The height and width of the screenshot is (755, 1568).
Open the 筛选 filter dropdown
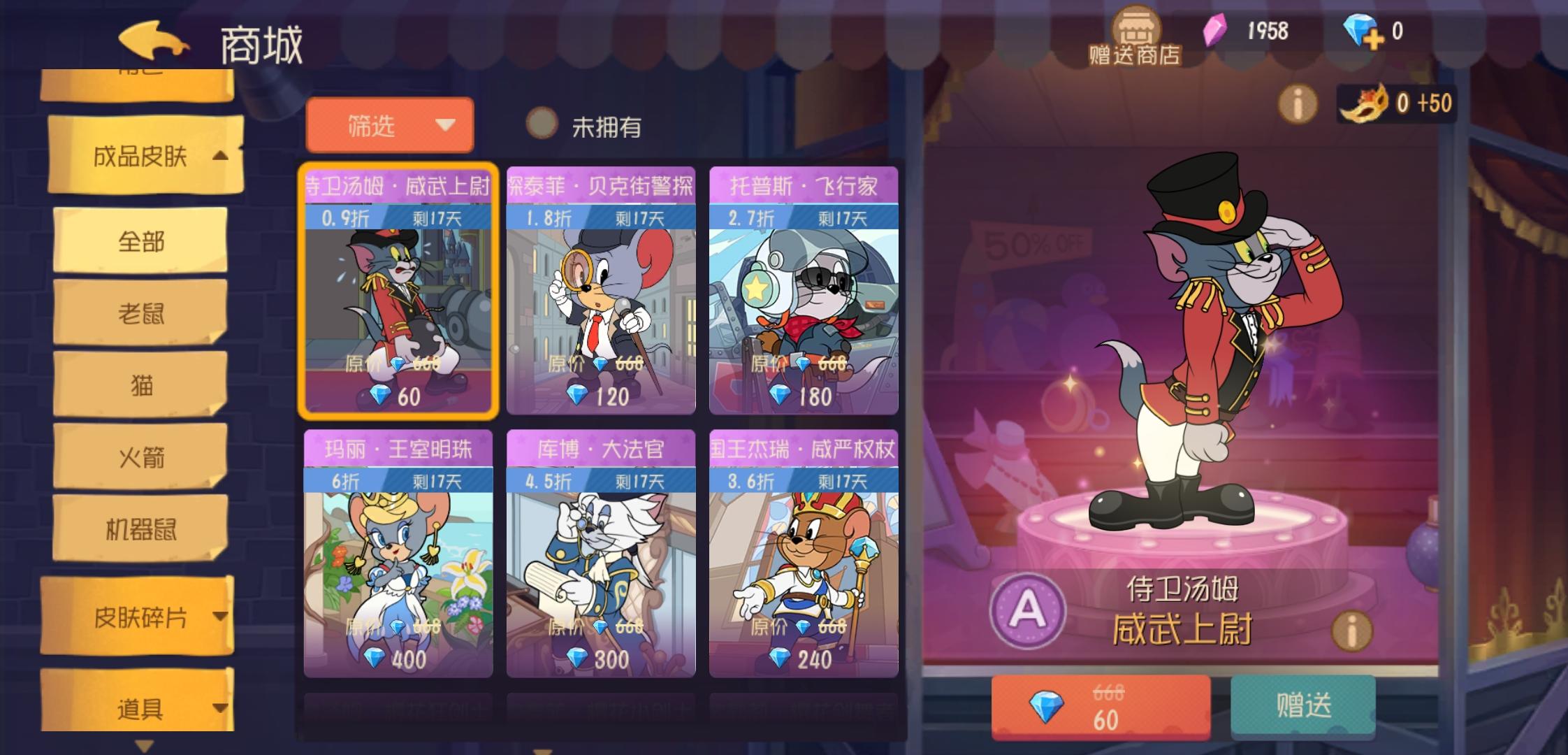click(389, 126)
